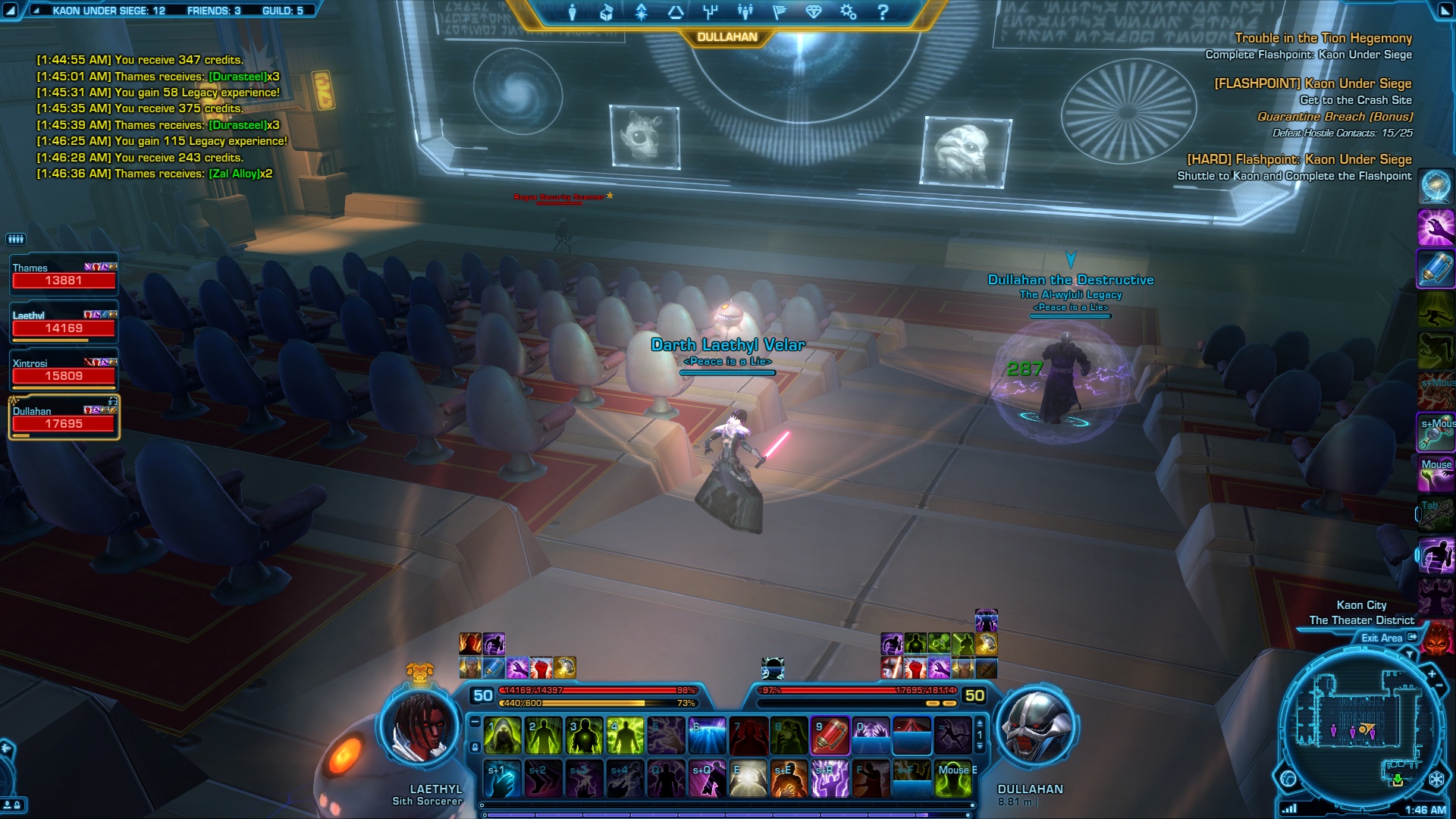Screen dimensions: 1456x819
Task: Use the red medpac in slot 9
Action: coord(830,736)
